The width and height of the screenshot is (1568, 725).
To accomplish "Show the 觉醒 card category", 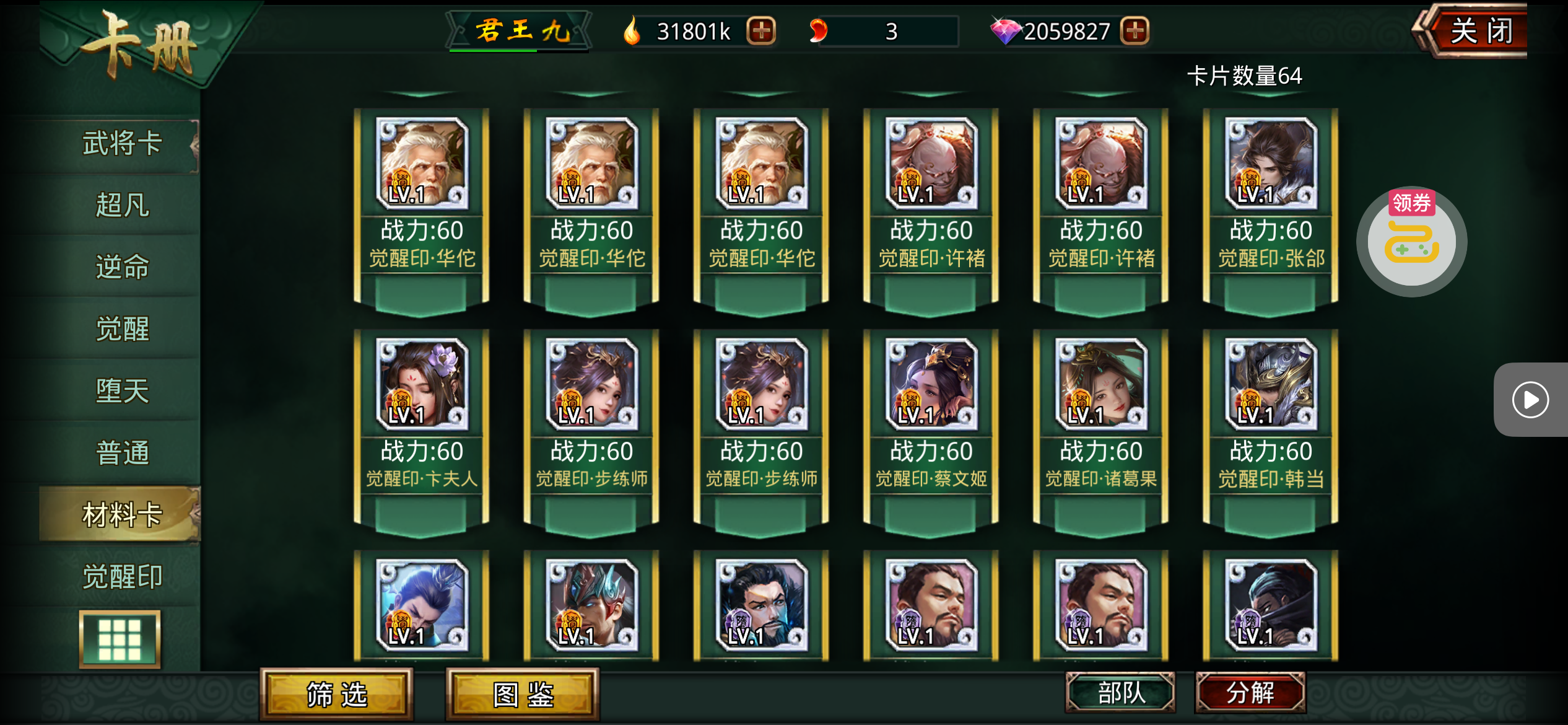I will point(121,329).
